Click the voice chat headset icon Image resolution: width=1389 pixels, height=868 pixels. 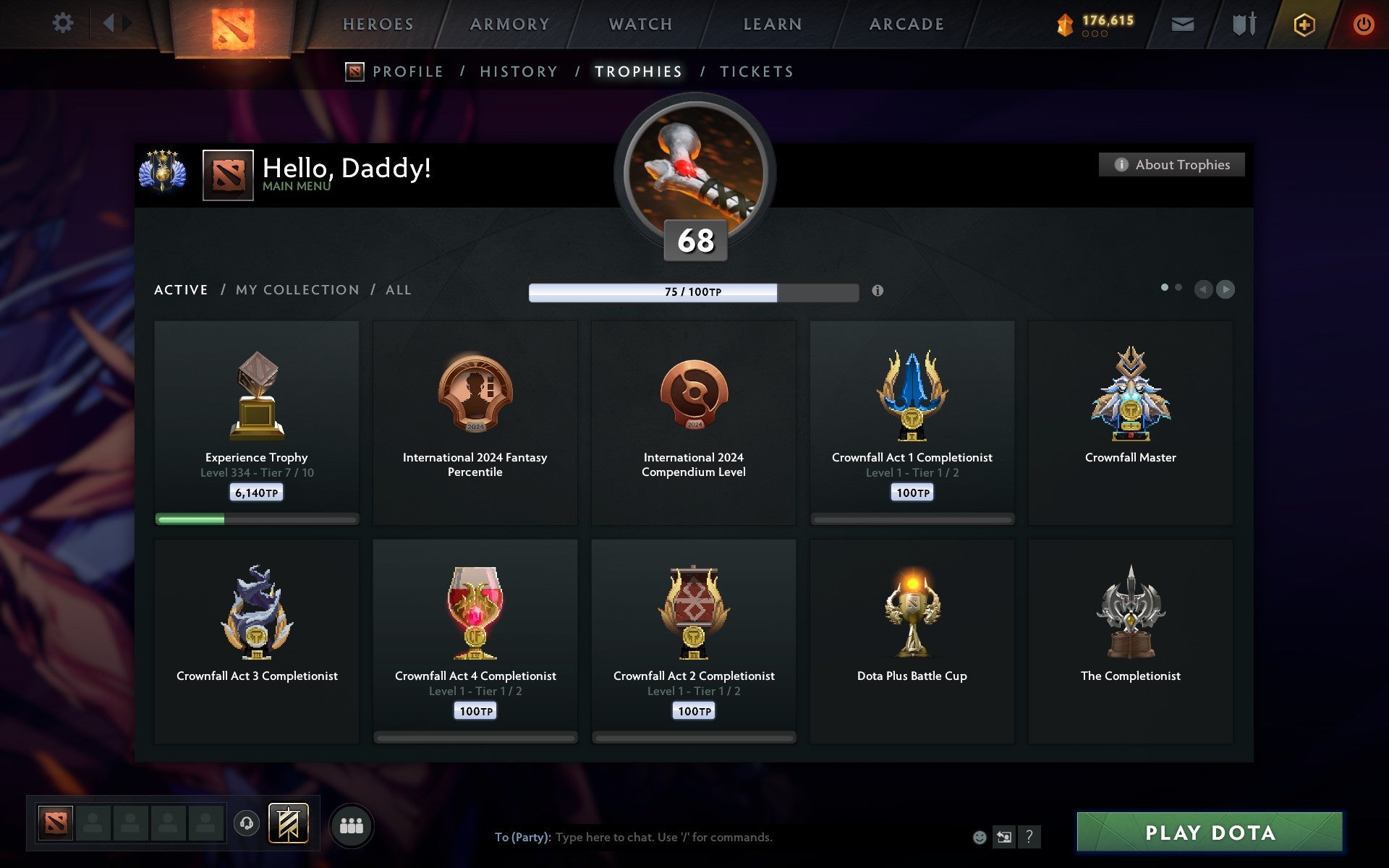248,825
